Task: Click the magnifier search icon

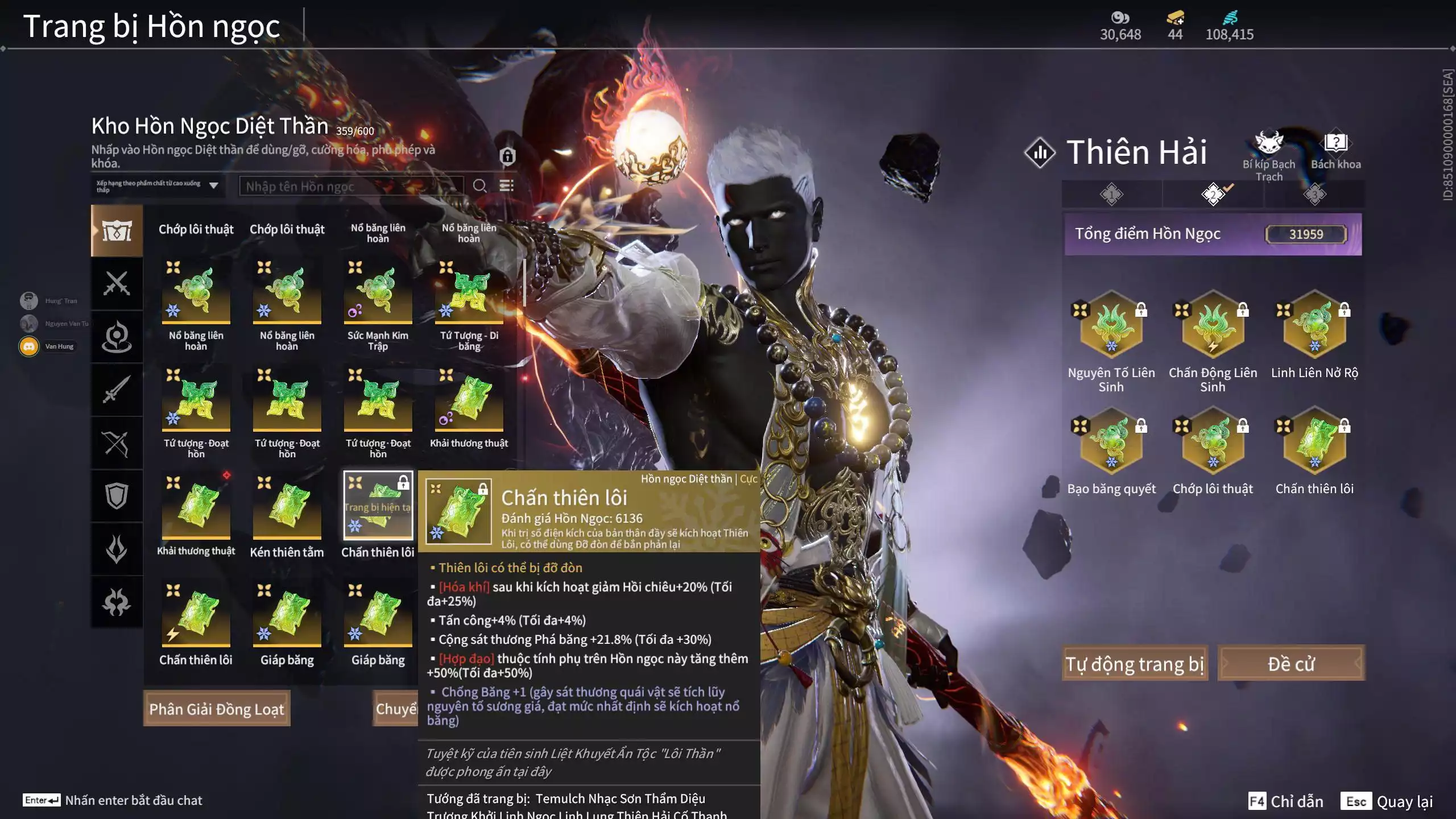Action: click(x=479, y=186)
